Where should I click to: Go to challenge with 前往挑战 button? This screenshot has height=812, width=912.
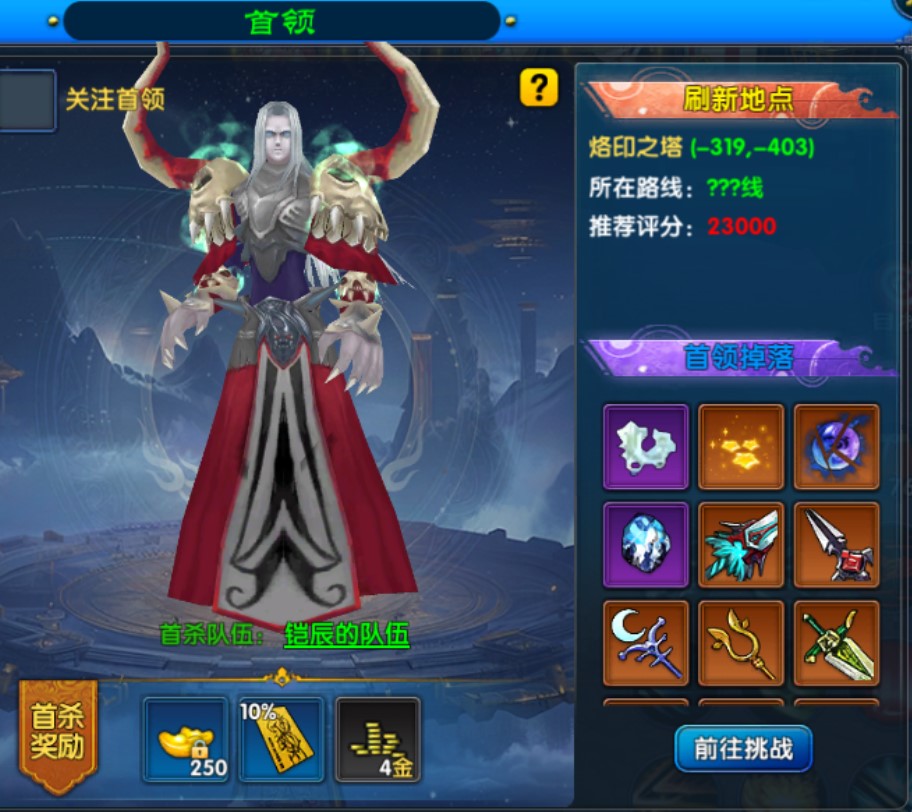[743, 748]
